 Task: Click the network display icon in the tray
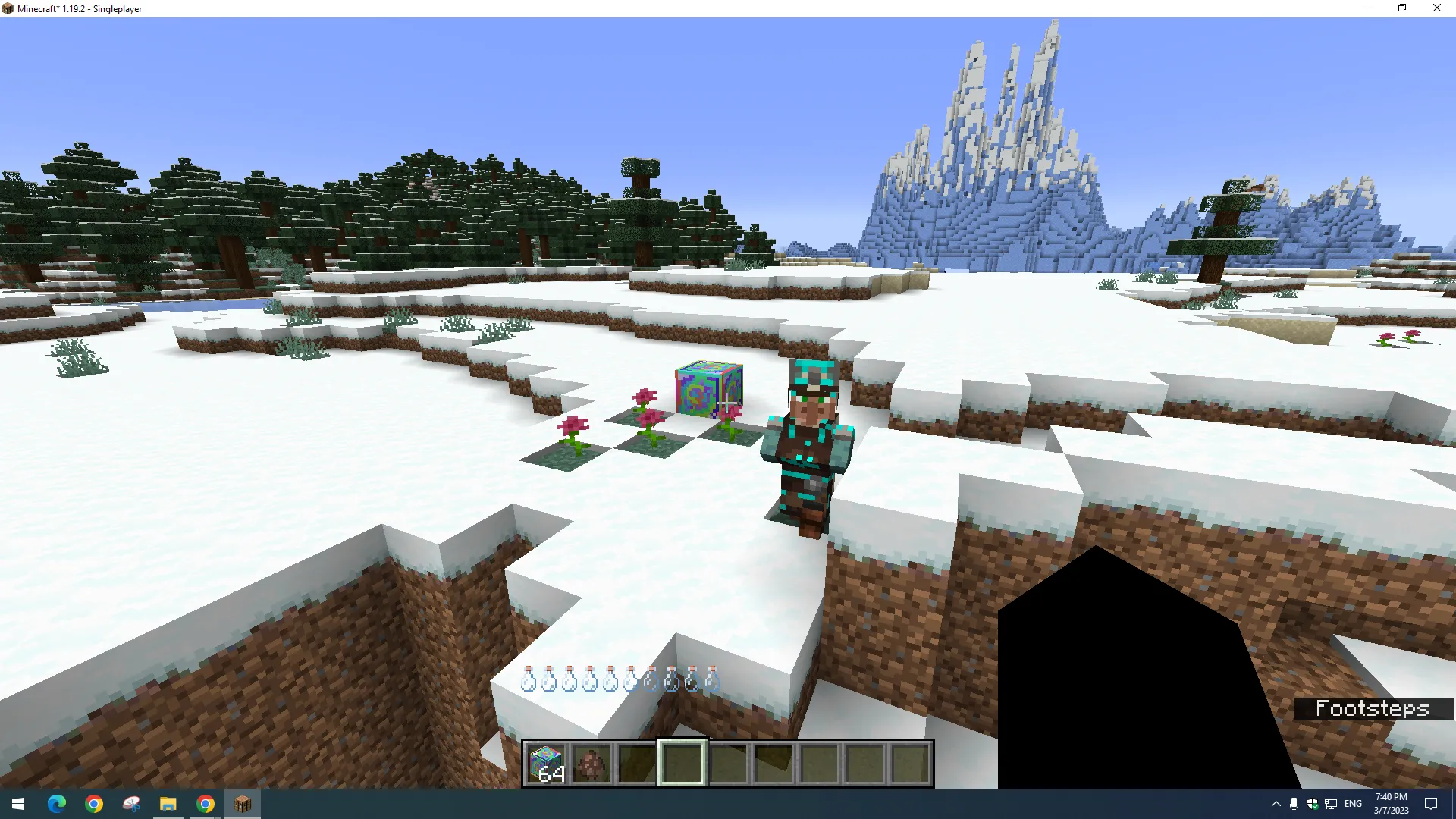click(x=1332, y=803)
